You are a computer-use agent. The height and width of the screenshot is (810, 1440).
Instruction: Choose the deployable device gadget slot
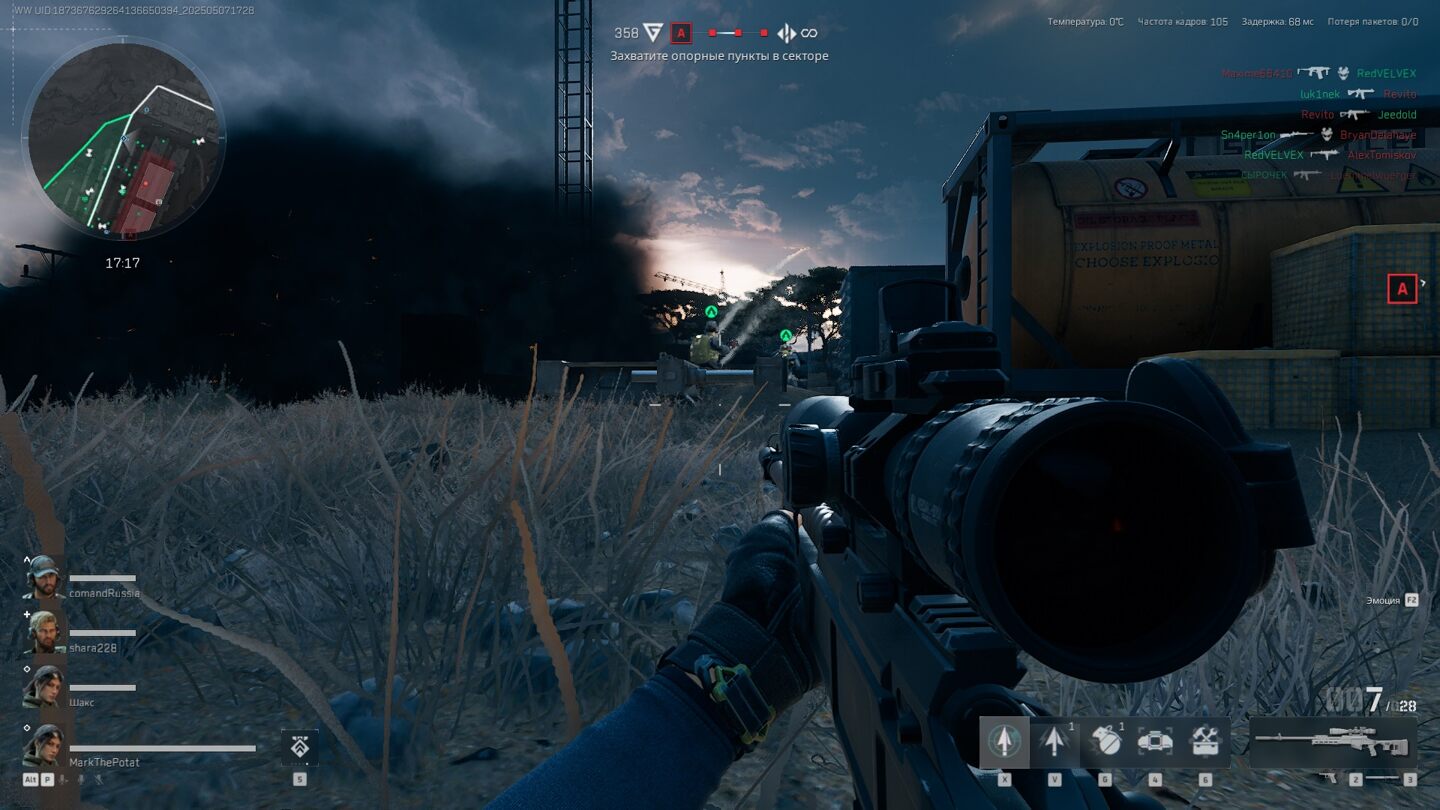click(x=1155, y=741)
